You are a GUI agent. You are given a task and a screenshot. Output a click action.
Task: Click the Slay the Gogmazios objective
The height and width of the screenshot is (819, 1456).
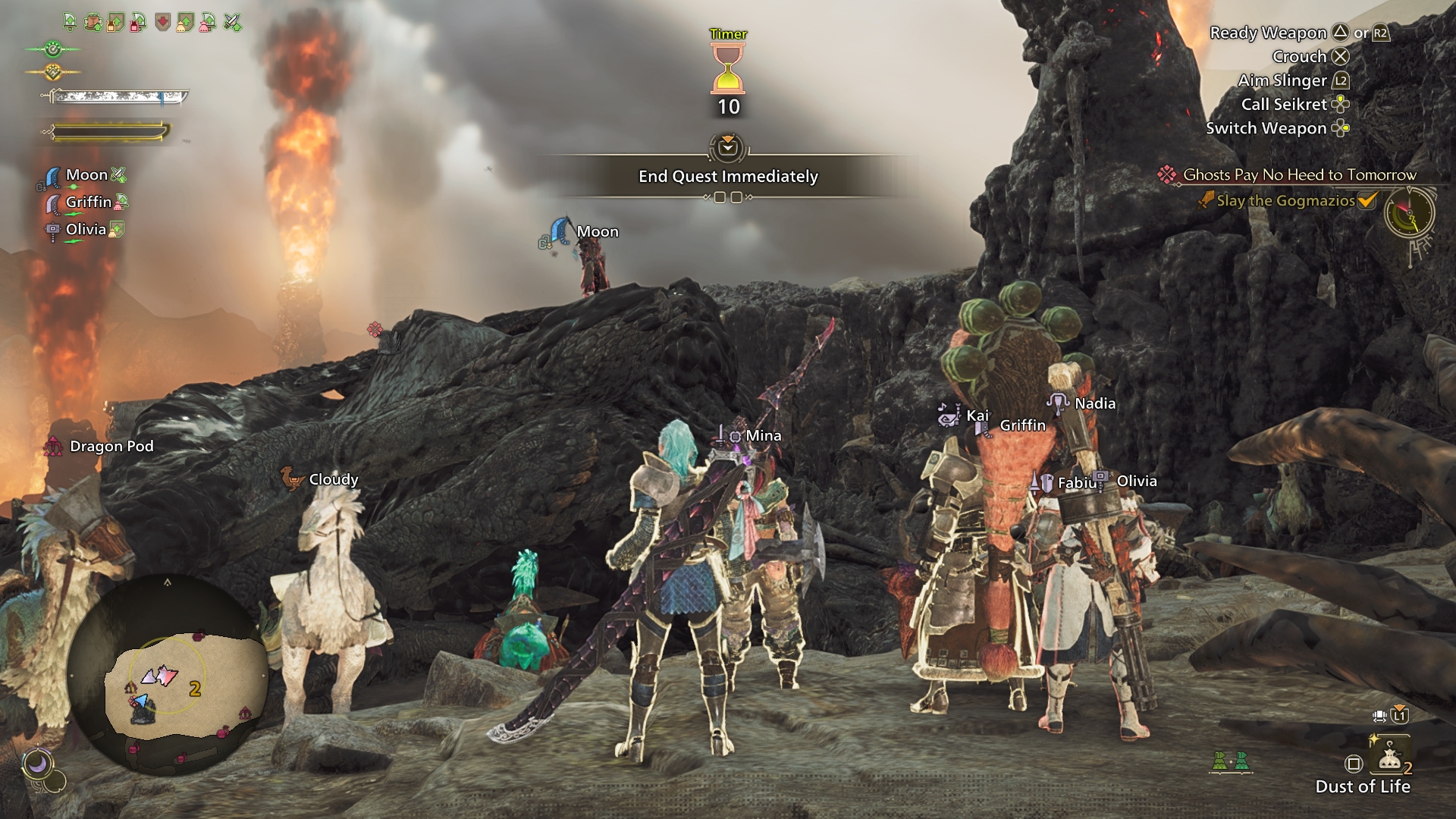[x=1285, y=201]
